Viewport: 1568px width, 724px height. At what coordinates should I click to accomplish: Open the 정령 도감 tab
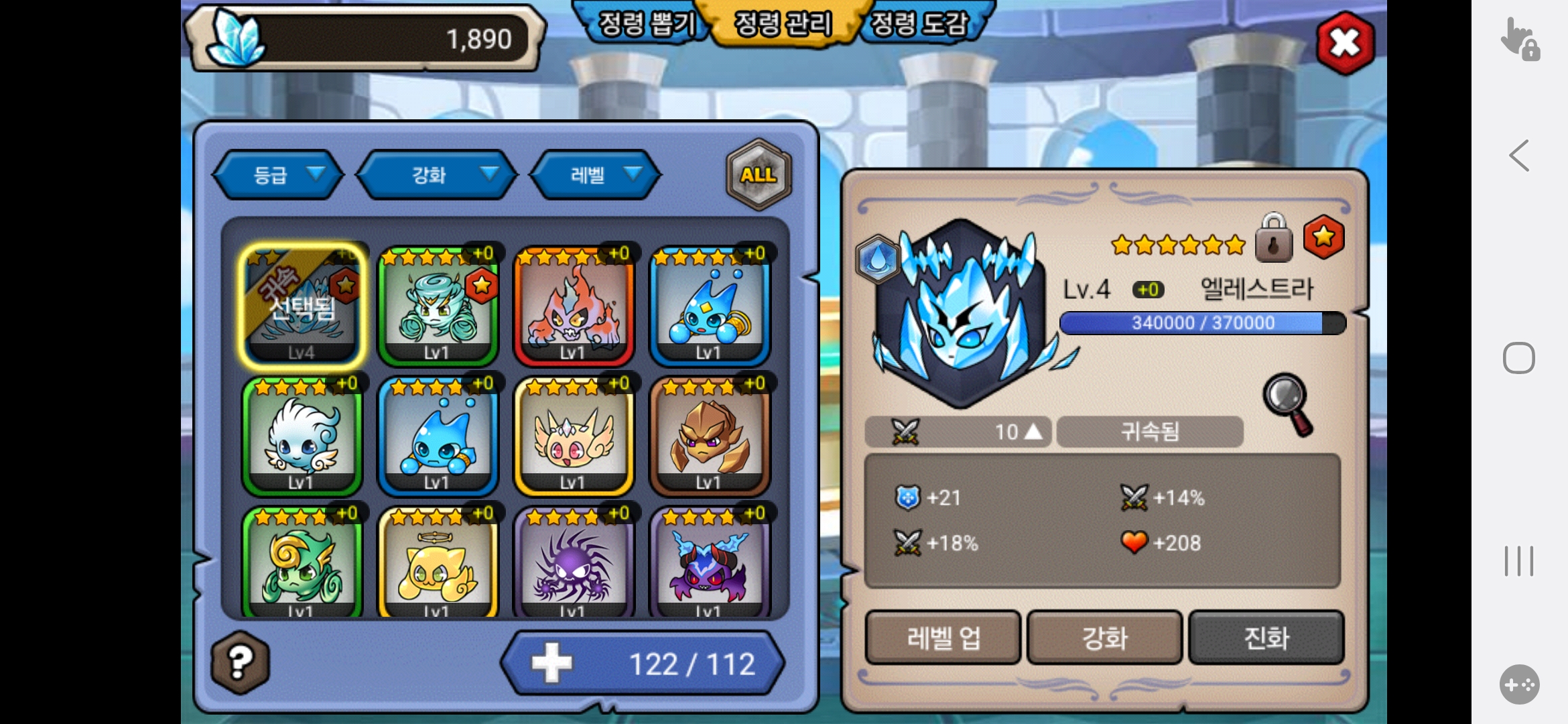point(921,24)
